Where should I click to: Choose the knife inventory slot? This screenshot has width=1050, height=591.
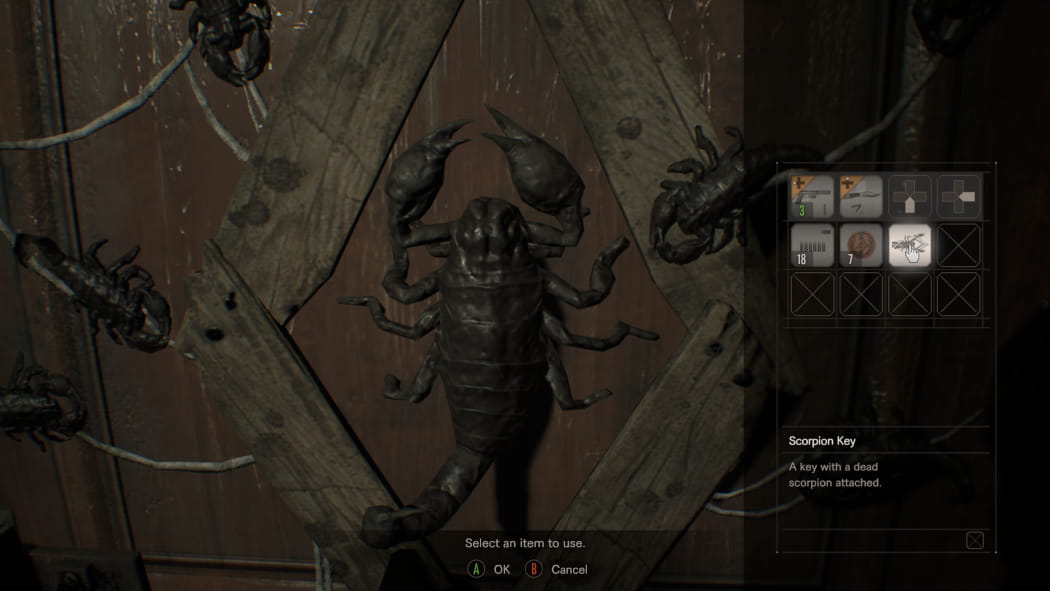(x=860, y=196)
